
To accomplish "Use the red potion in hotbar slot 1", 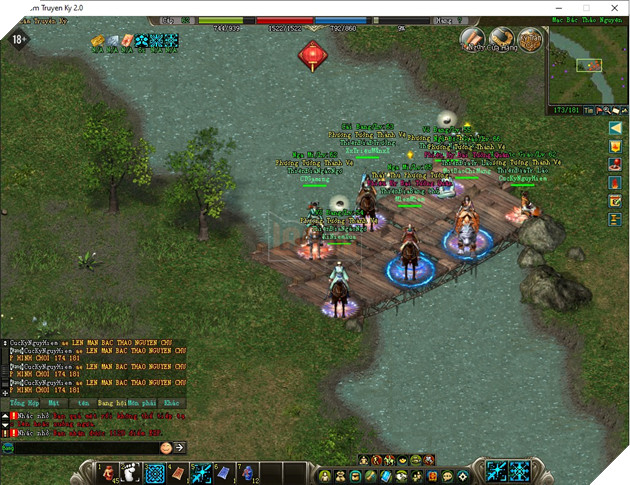I will [x=108, y=472].
